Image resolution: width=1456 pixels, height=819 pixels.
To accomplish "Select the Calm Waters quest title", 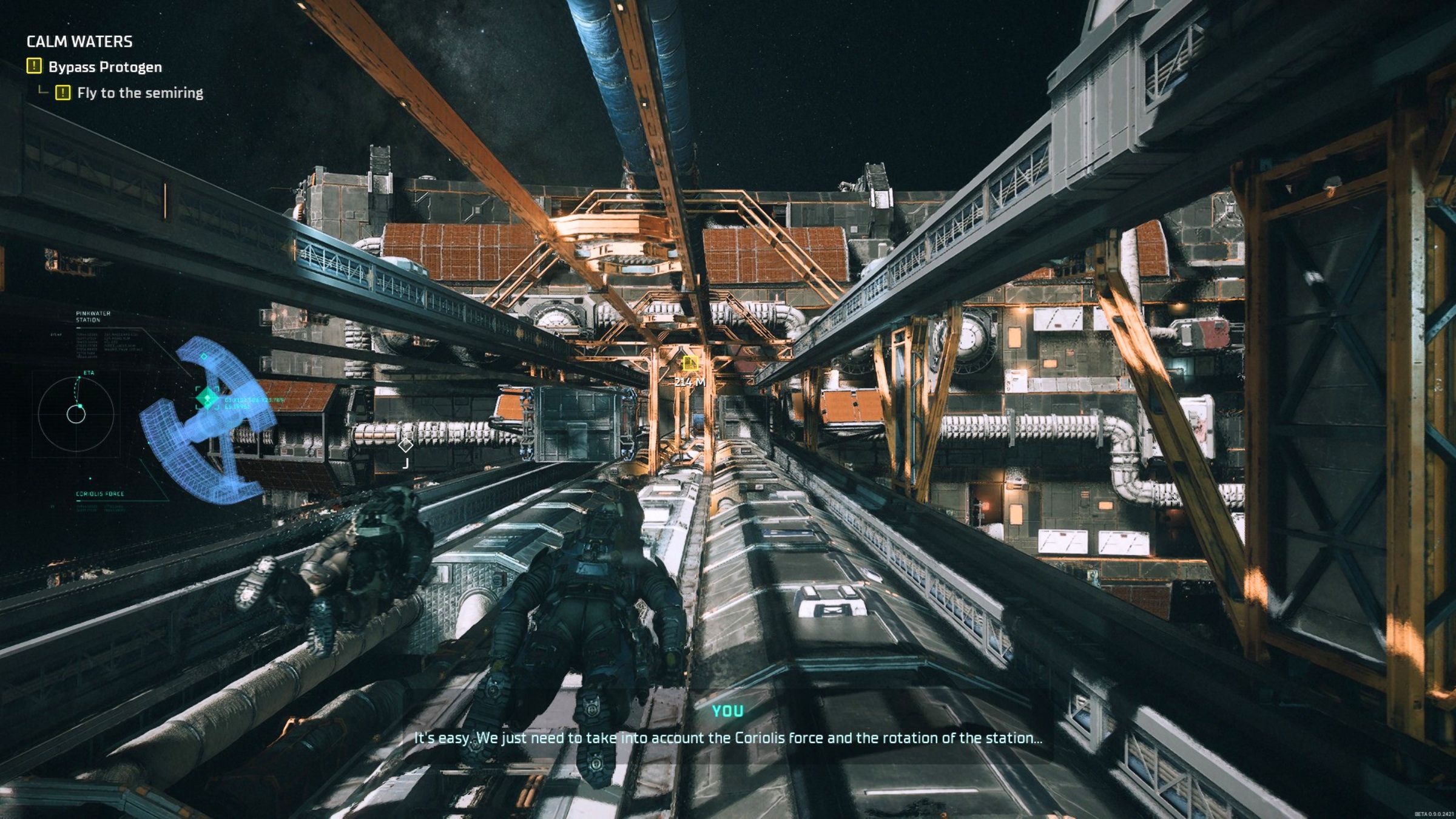I will point(79,41).
